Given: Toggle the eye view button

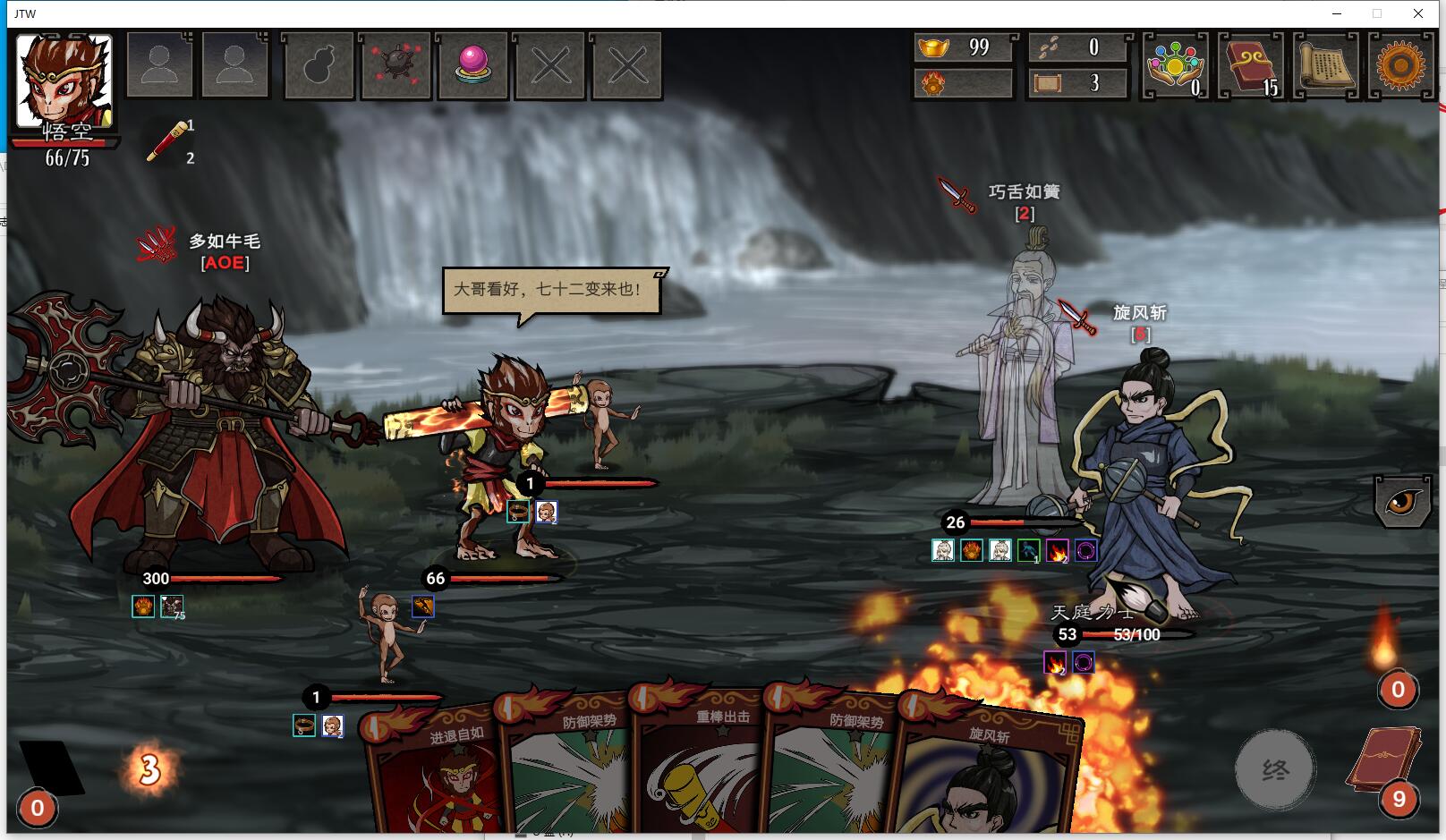Looking at the screenshot, I should (x=1400, y=501).
